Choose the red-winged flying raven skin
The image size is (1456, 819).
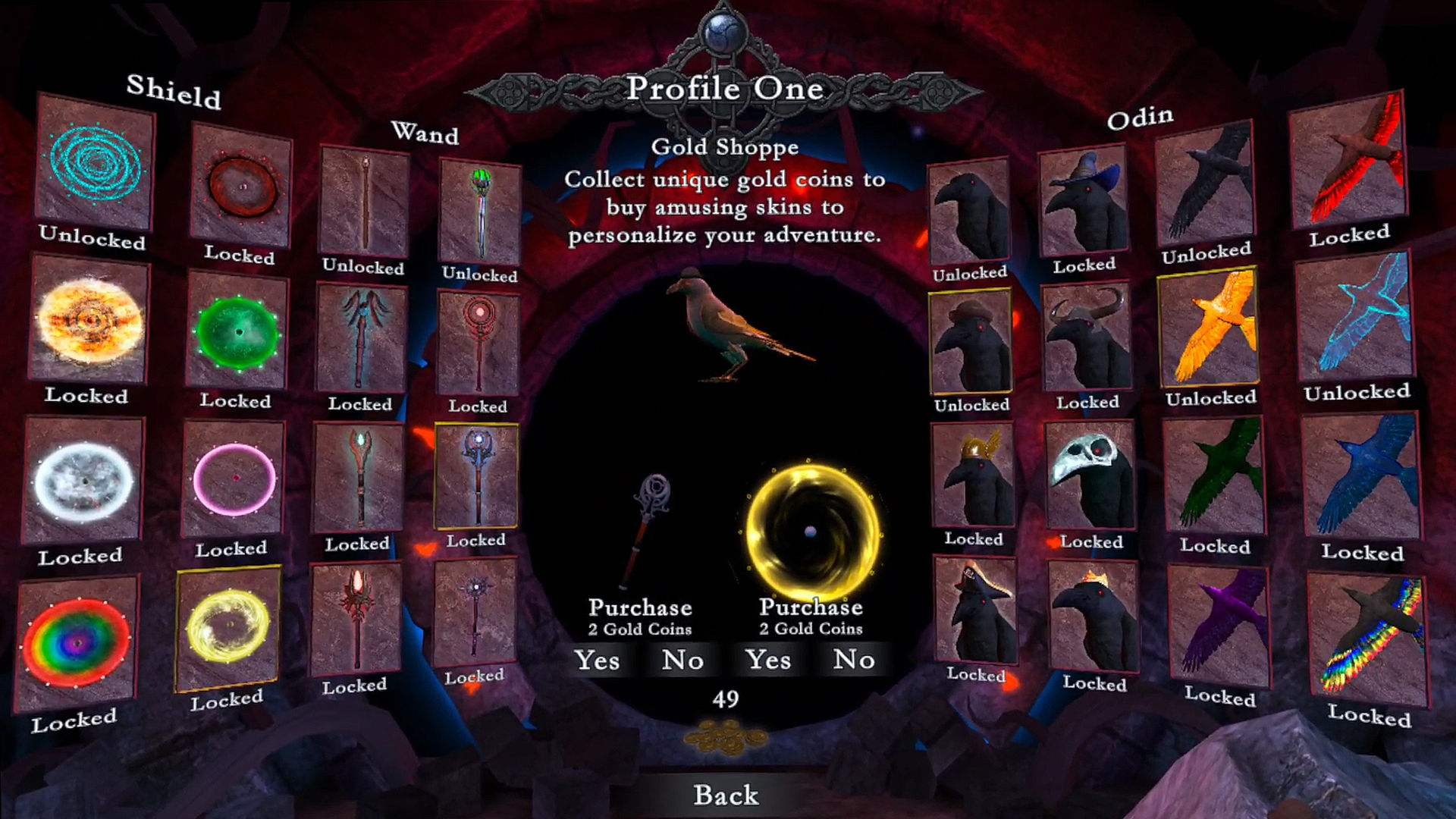point(1348,161)
